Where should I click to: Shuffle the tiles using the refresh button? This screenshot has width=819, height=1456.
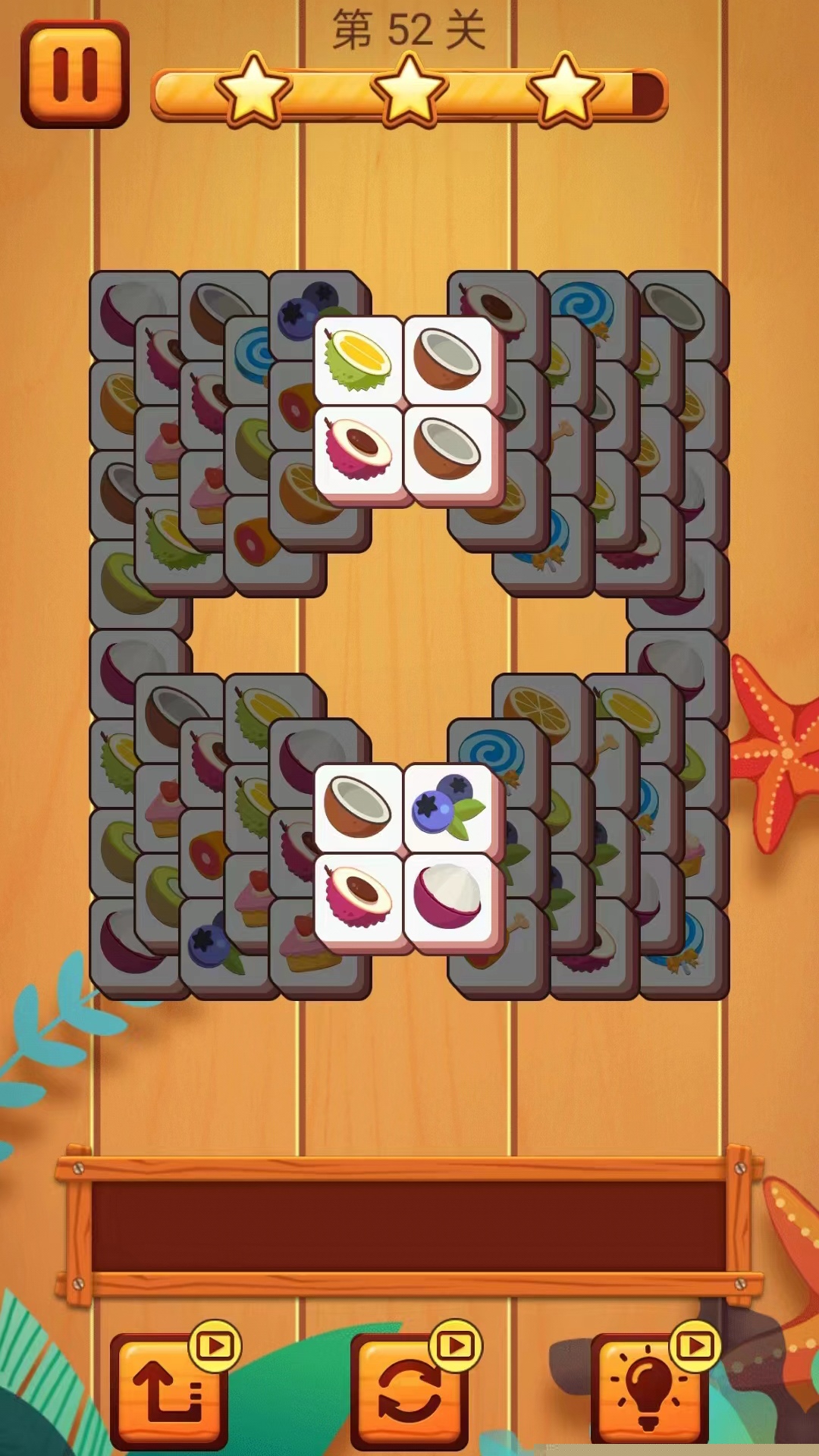(x=409, y=1389)
